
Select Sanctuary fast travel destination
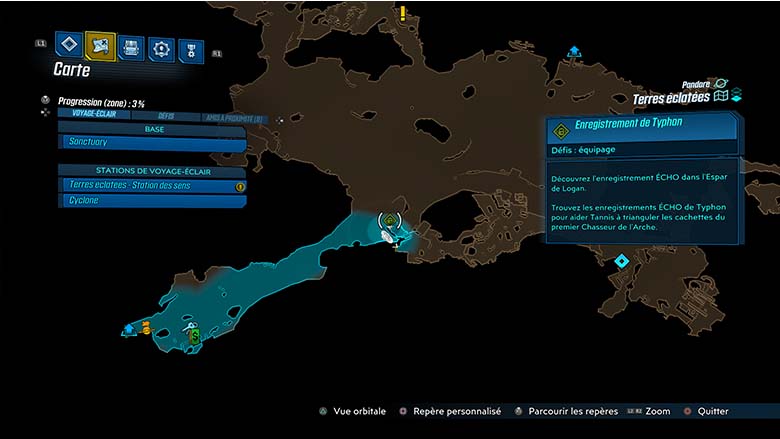point(151,144)
